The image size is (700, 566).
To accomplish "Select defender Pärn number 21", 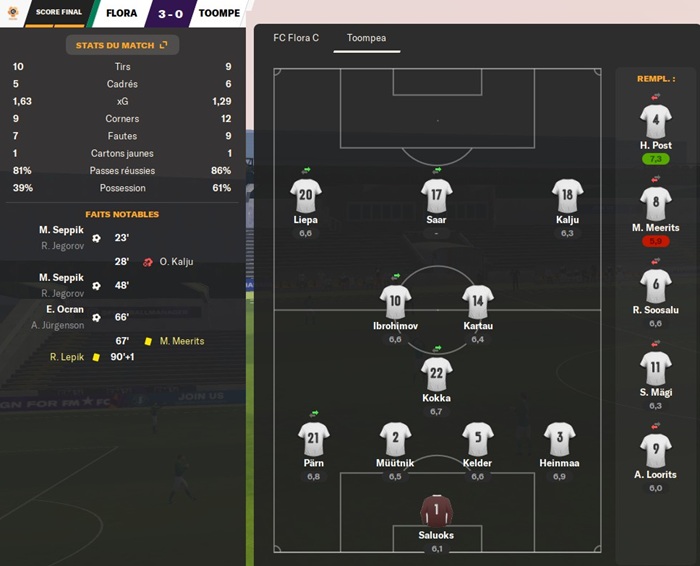I will 314,438.
